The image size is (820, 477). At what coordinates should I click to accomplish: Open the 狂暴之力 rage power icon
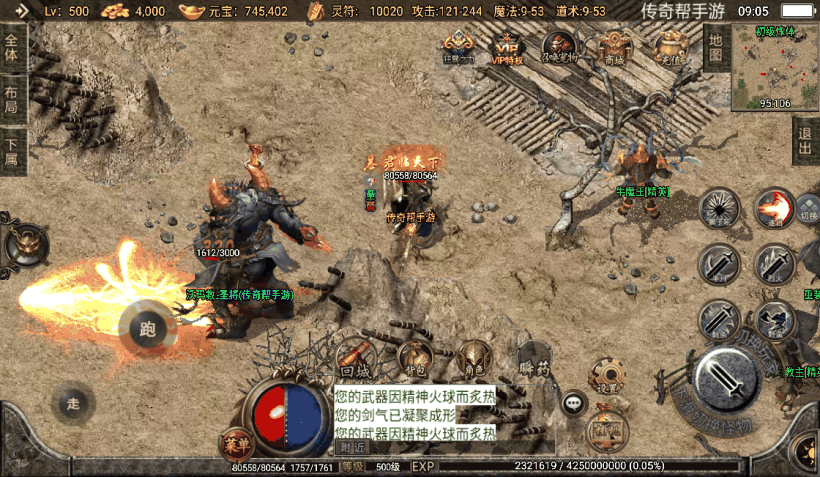click(x=458, y=46)
